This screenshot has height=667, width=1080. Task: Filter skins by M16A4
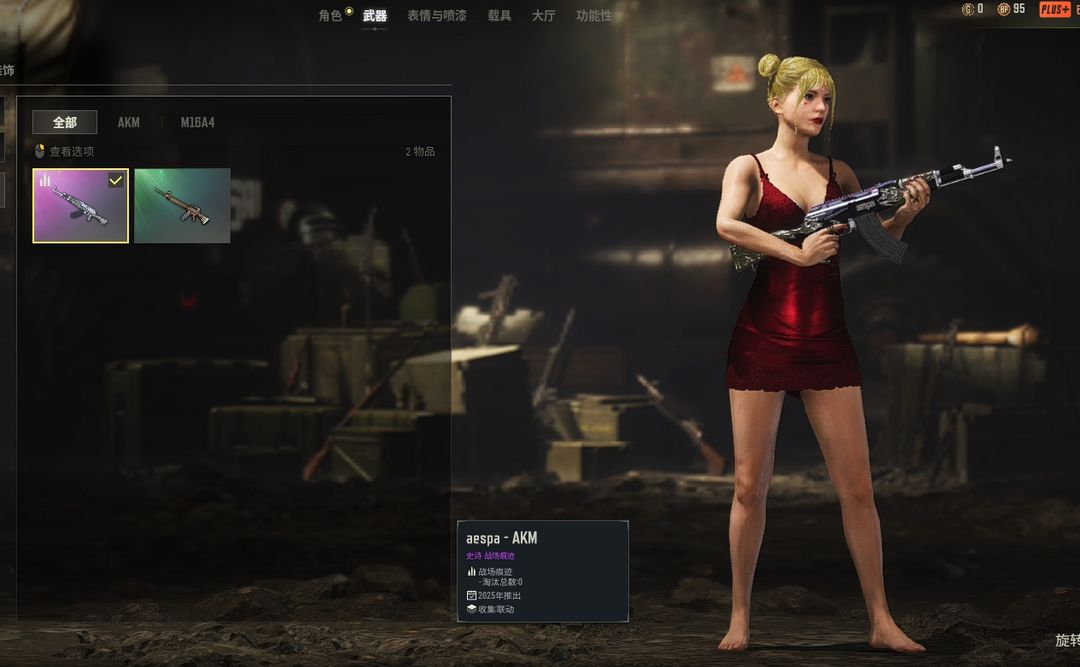point(197,122)
